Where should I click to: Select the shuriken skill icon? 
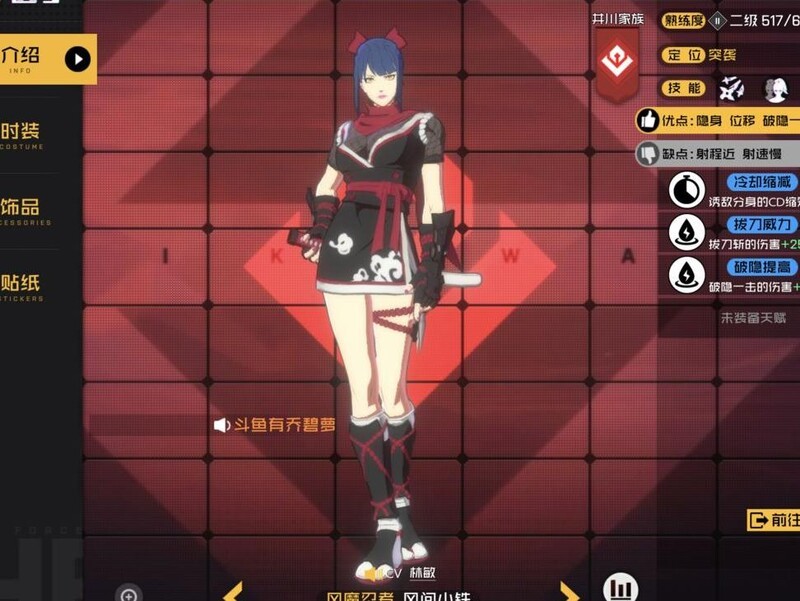tap(731, 88)
